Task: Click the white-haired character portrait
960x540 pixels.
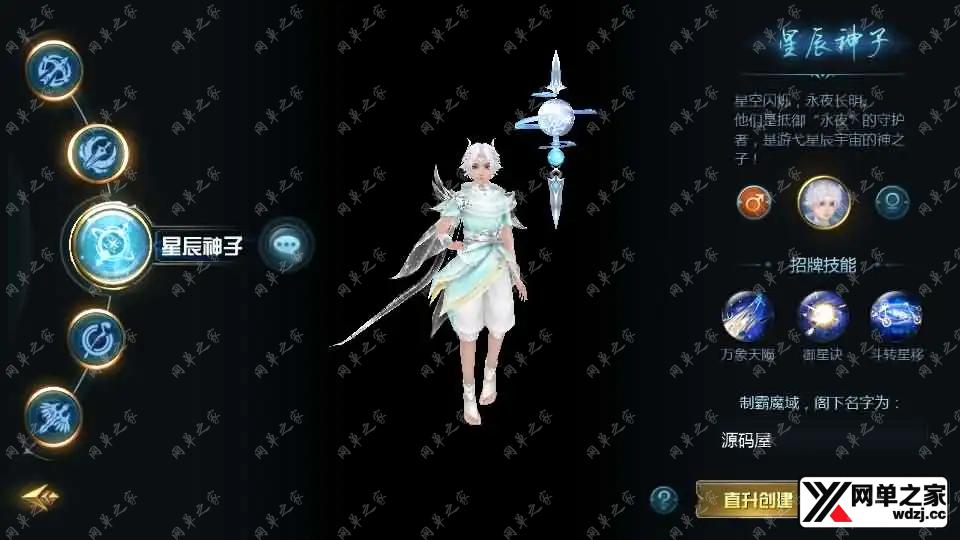Action: [824, 201]
